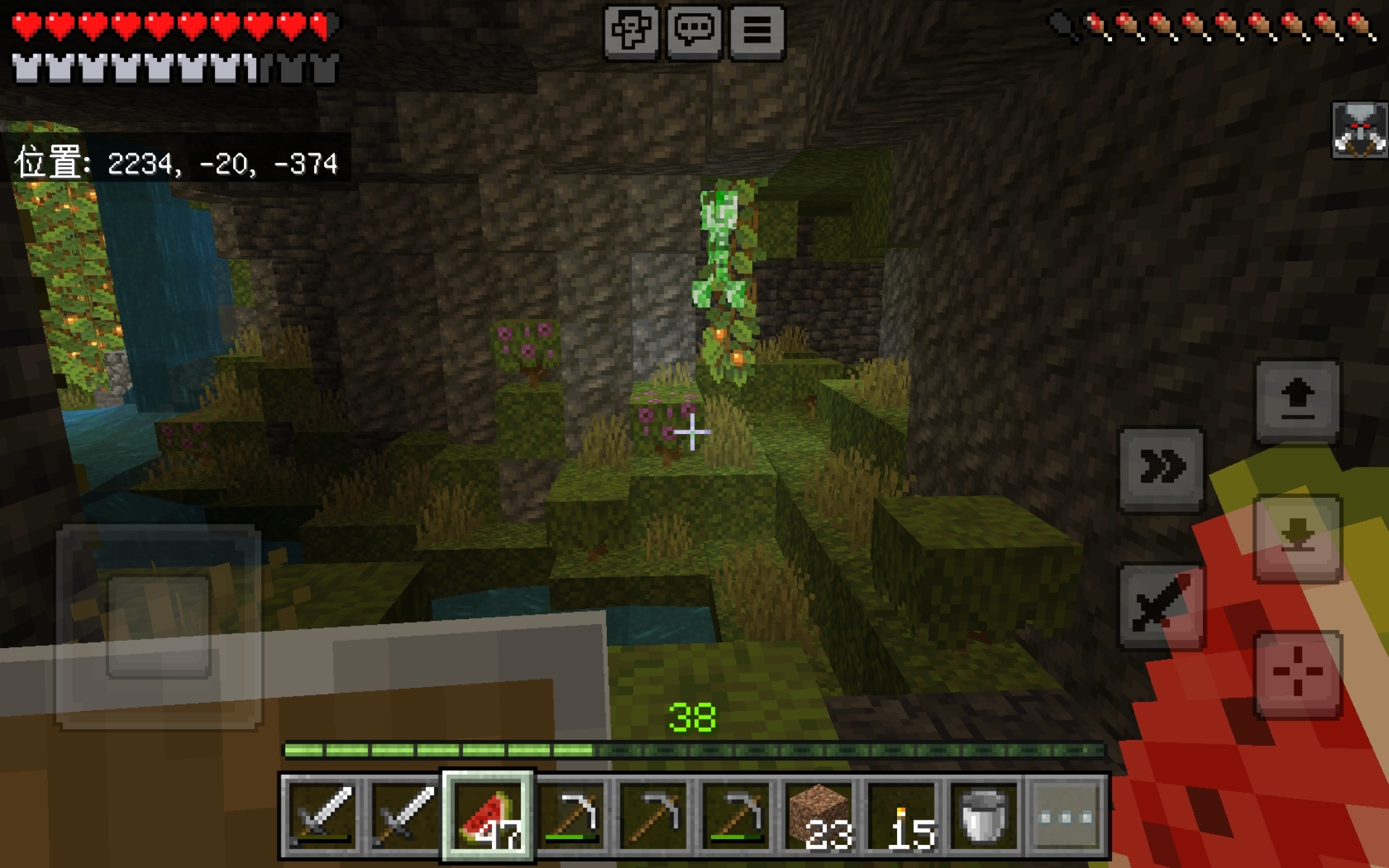Open the emote menu button
This screenshot has height=868, width=1389.
click(631, 32)
